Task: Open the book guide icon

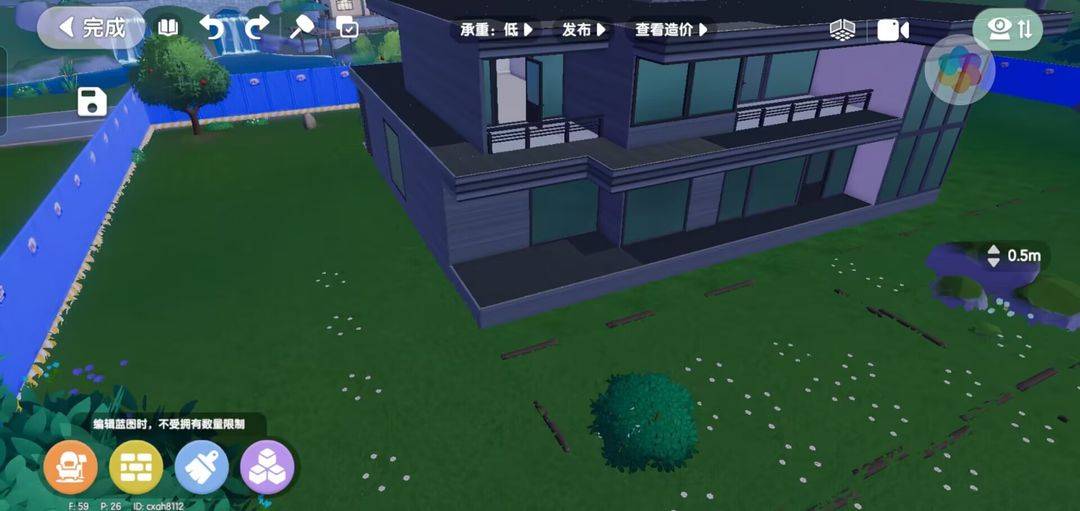Action: pos(168,28)
